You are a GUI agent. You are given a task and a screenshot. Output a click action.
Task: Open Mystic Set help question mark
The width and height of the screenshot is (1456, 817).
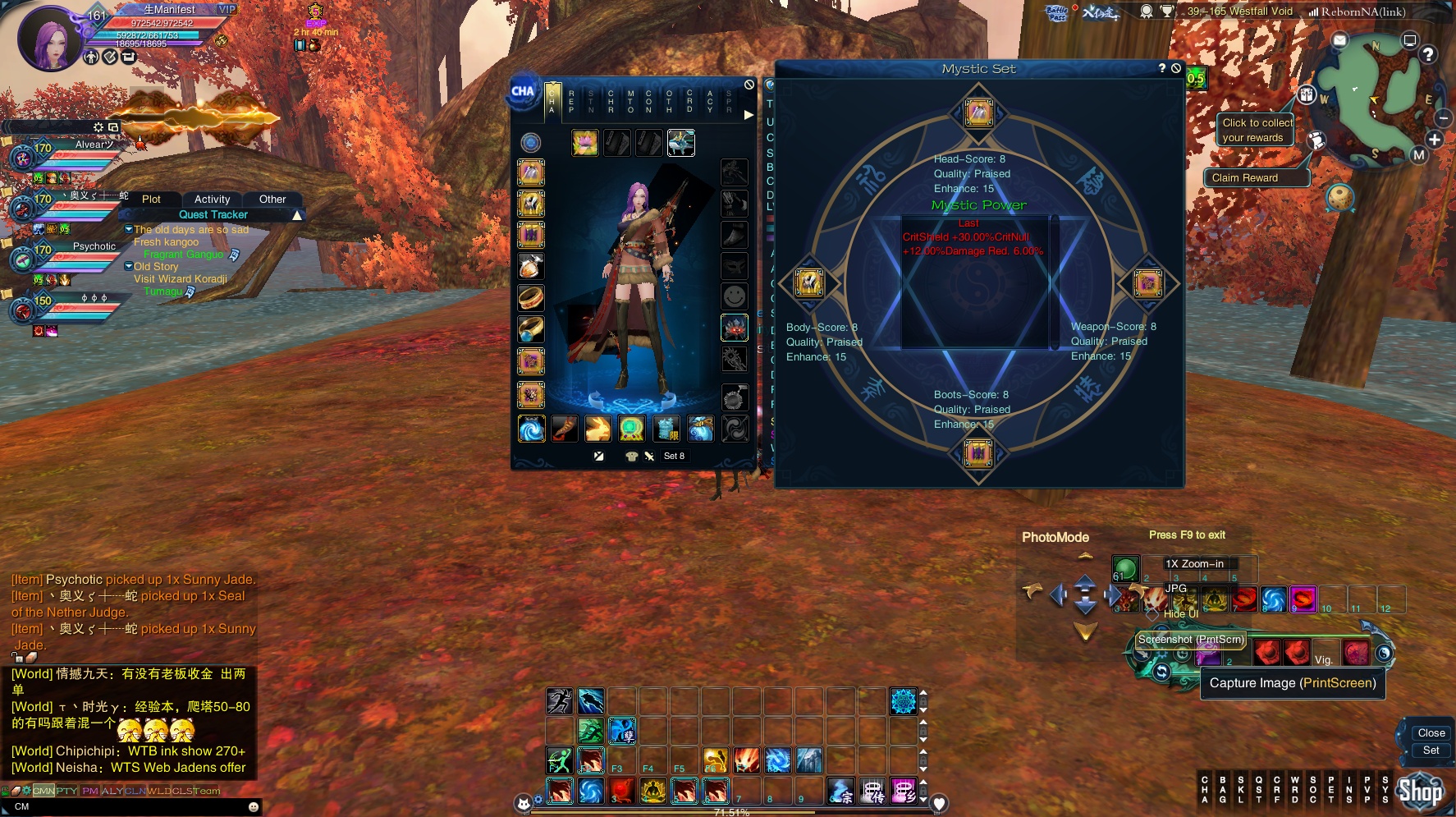1162,68
